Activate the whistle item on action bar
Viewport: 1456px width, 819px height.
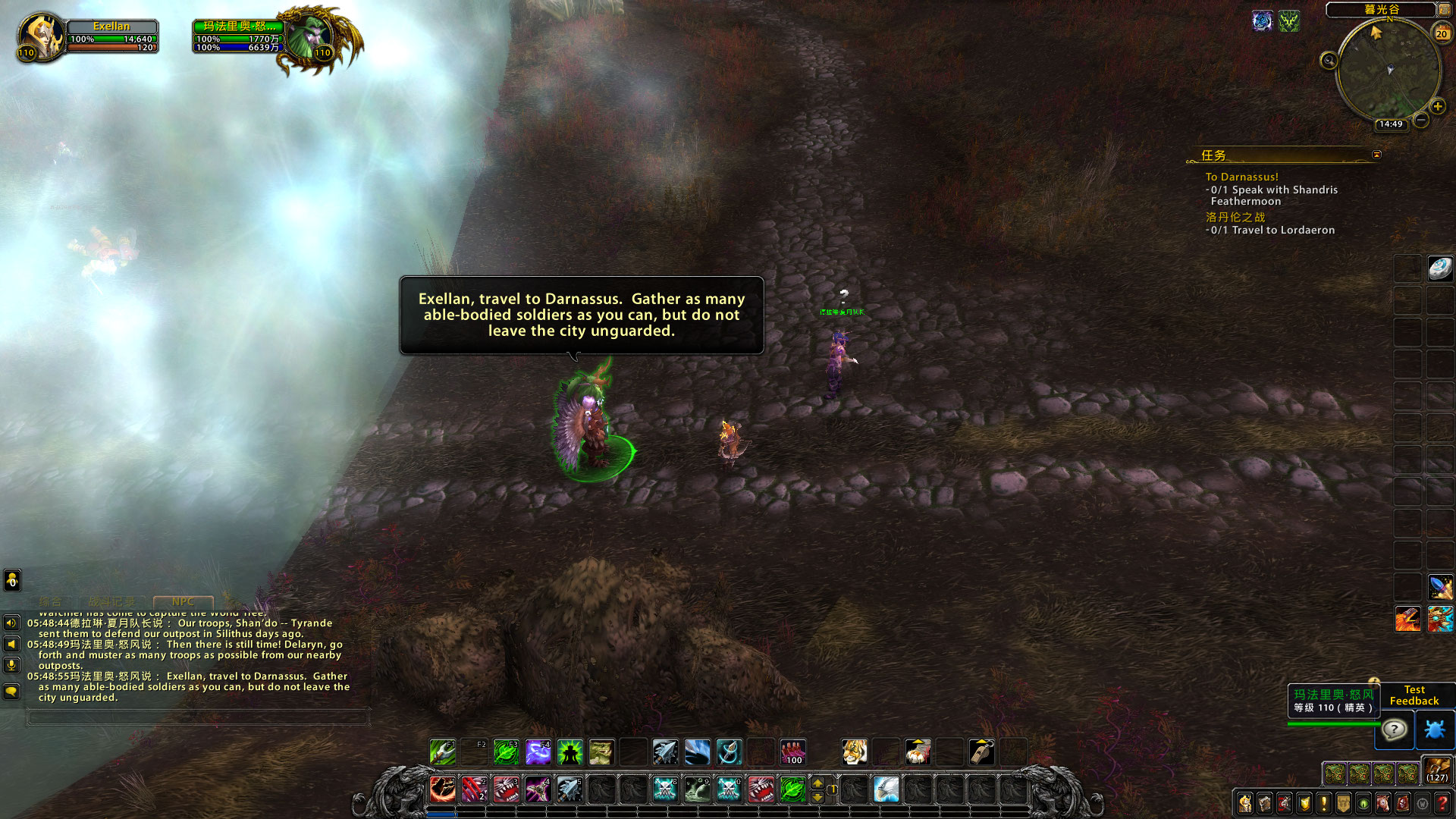click(x=981, y=752)
